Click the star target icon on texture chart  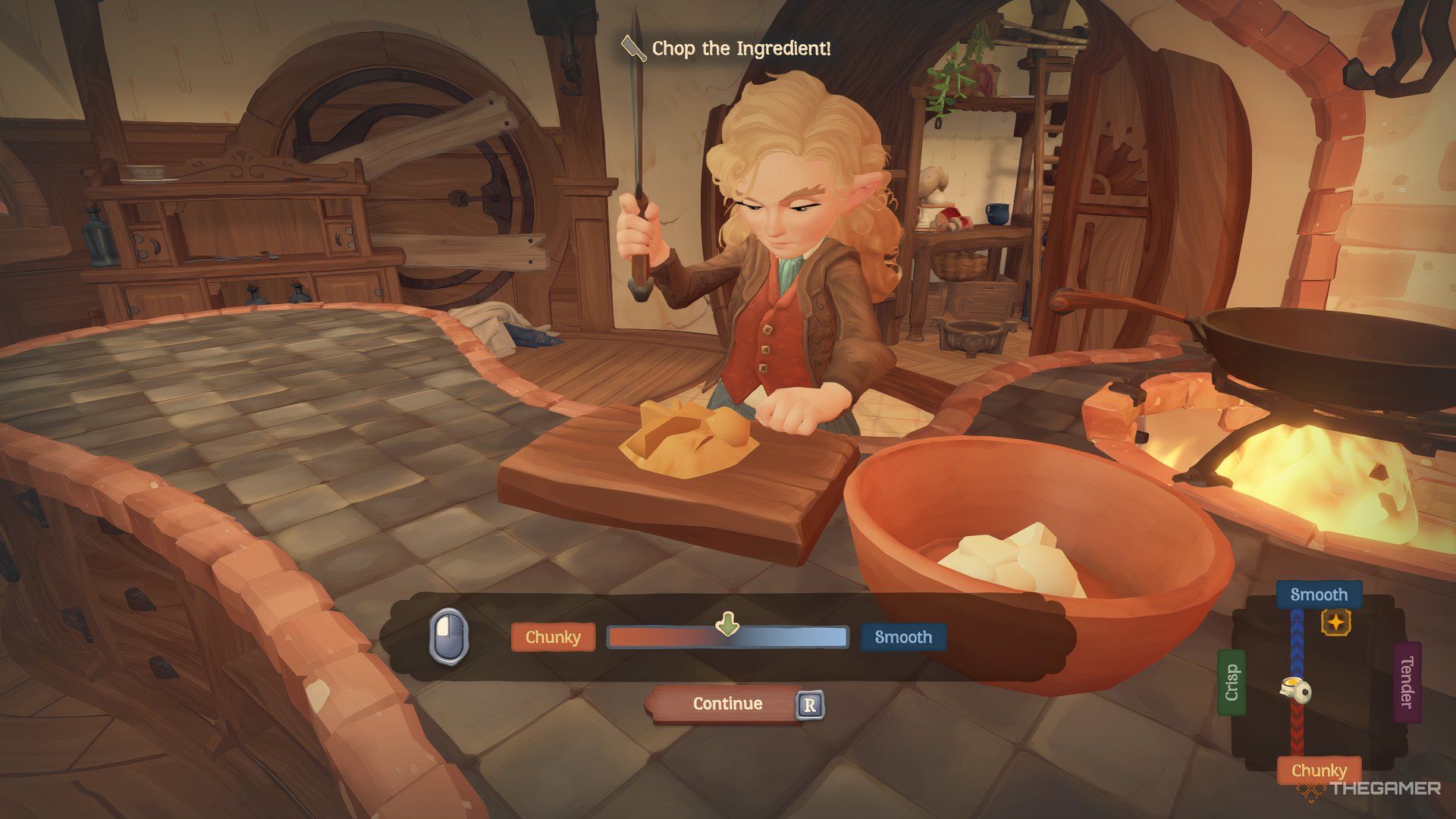click(x=1335, y=623)
